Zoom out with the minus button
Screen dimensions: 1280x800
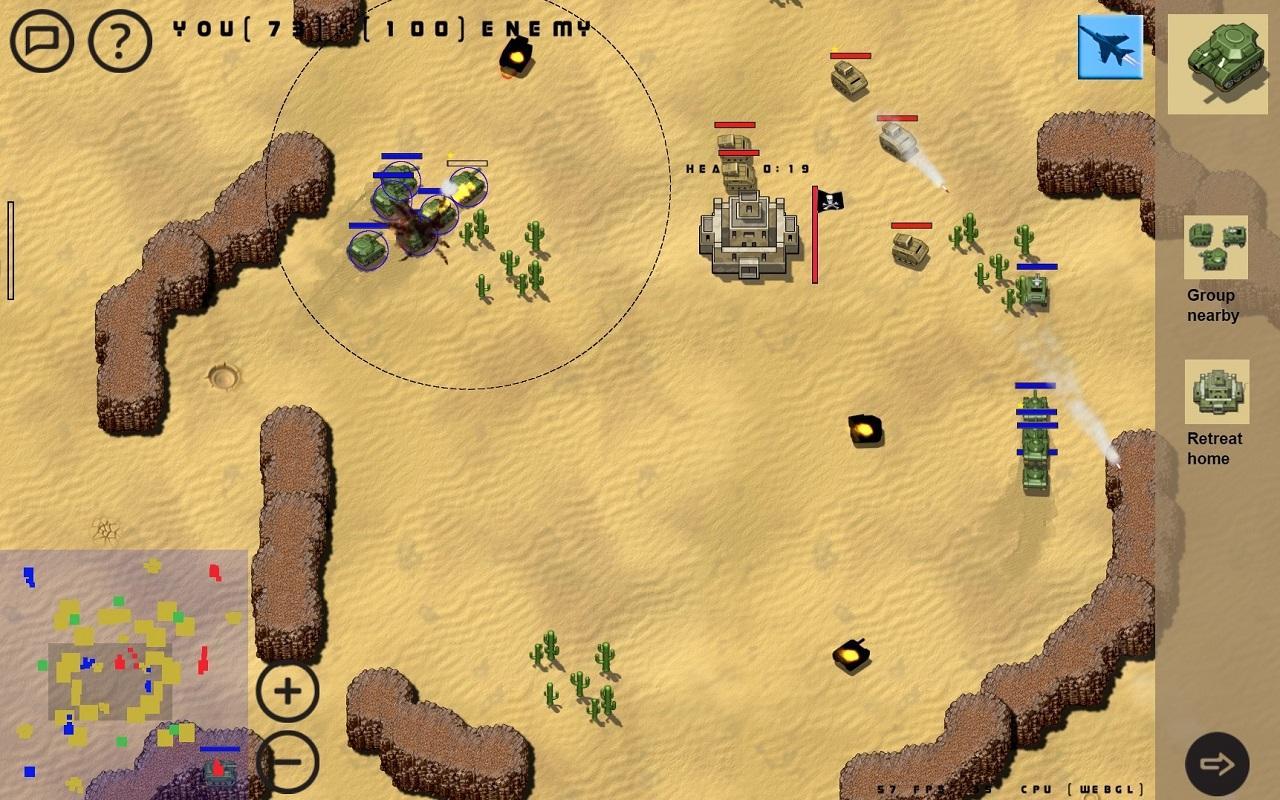[x=287, y=760]
